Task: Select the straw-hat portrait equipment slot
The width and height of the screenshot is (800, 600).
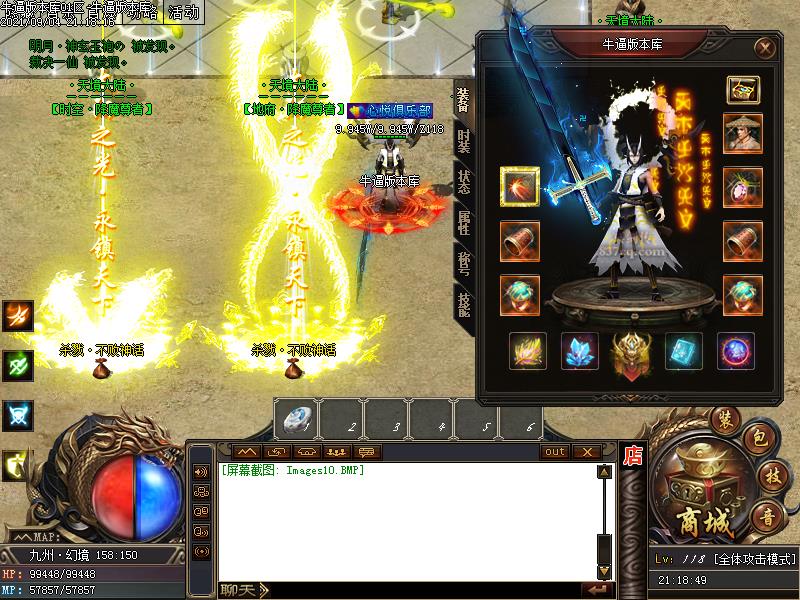Action: tap(742, 134)
